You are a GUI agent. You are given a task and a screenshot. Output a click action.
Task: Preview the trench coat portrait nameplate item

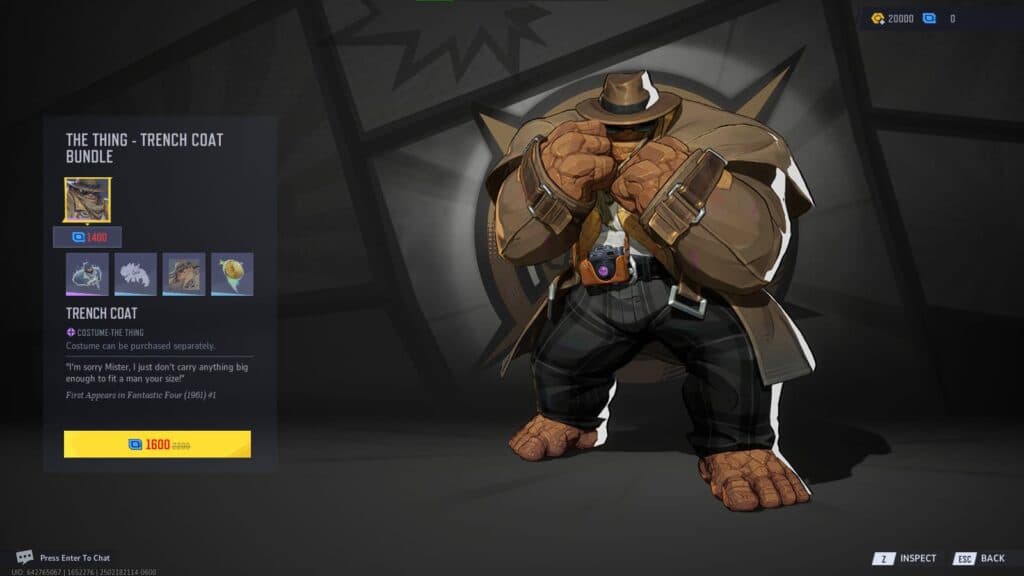184,274
